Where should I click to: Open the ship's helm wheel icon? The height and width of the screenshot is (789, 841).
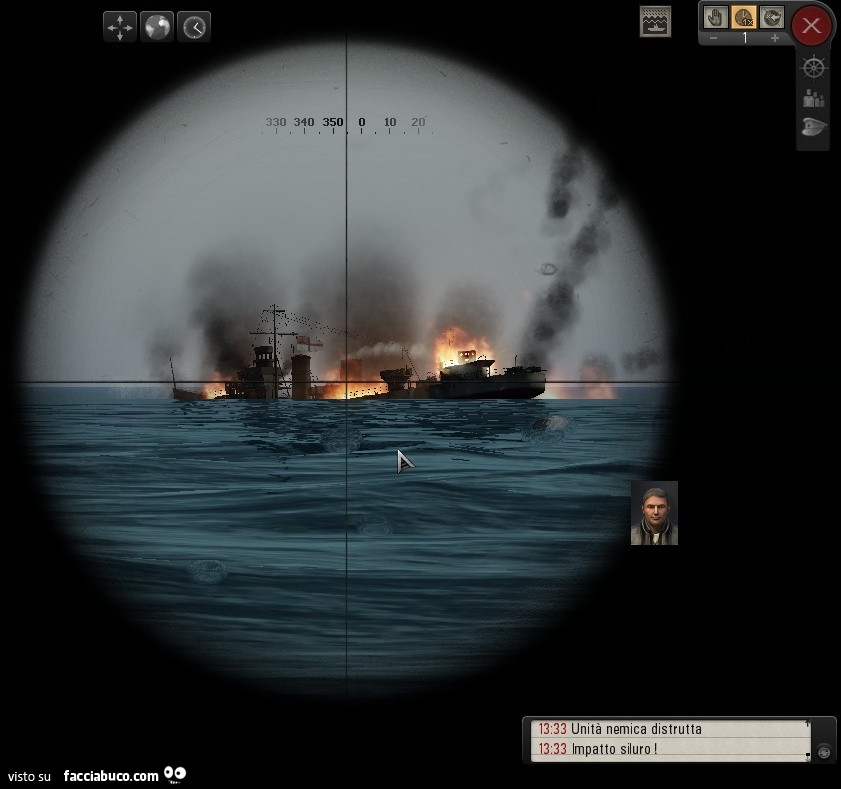click(x=814, y=68)
